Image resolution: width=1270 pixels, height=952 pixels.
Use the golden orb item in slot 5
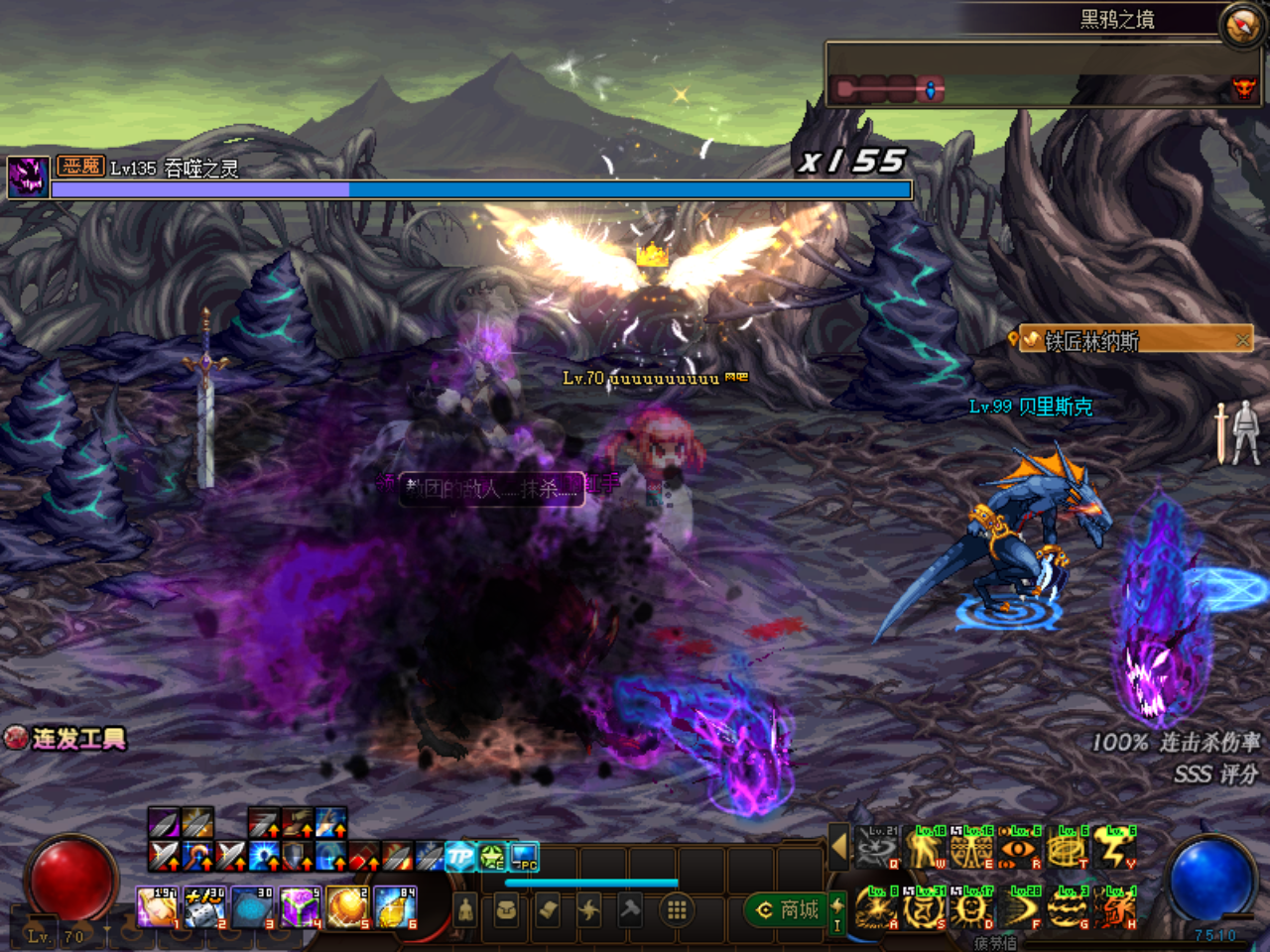(347, 907)
